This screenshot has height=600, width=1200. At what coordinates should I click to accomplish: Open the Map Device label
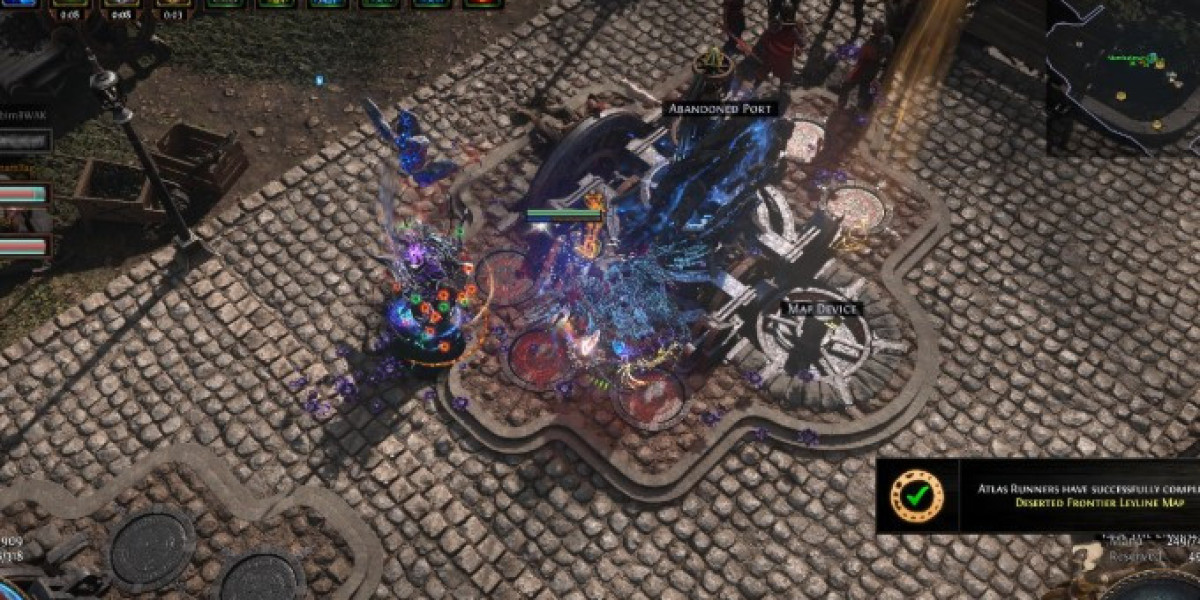pos(820,309)
